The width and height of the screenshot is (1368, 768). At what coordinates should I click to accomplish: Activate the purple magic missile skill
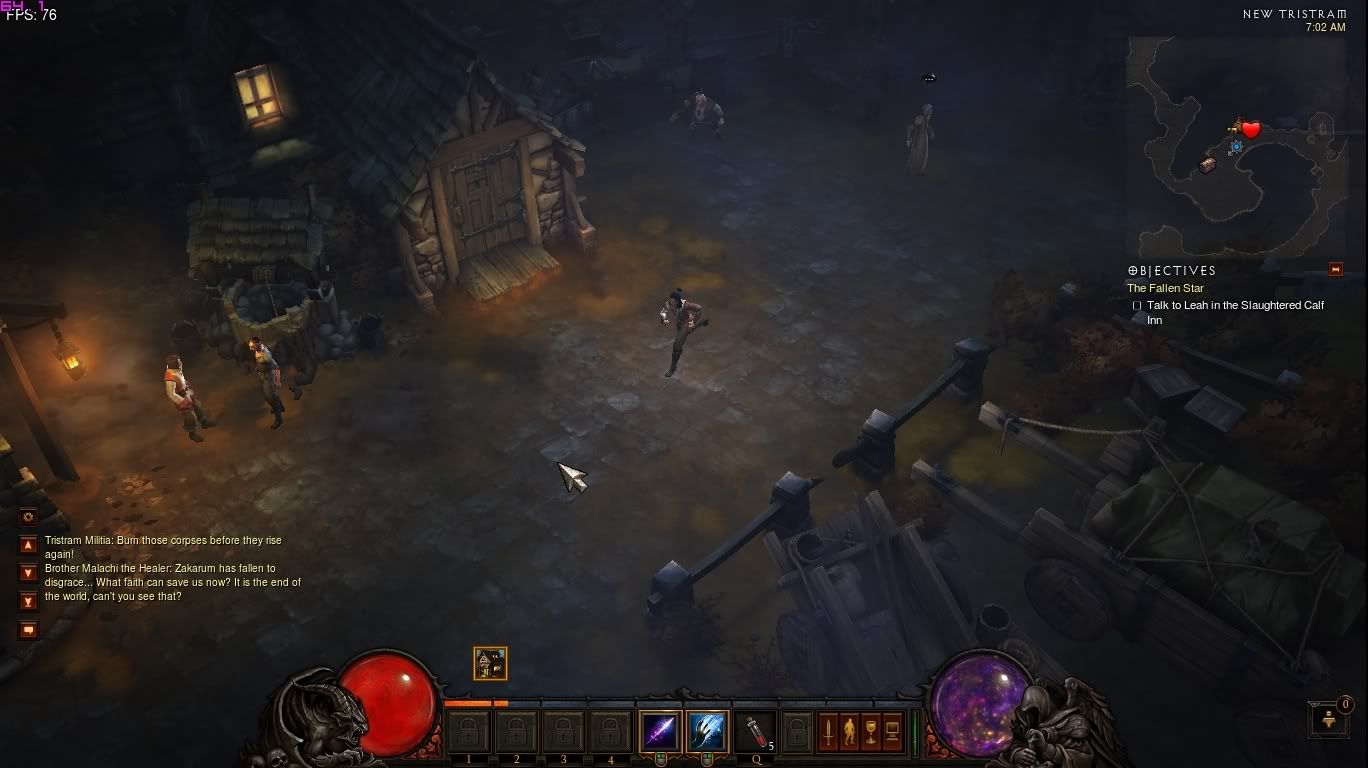(660, 731)
